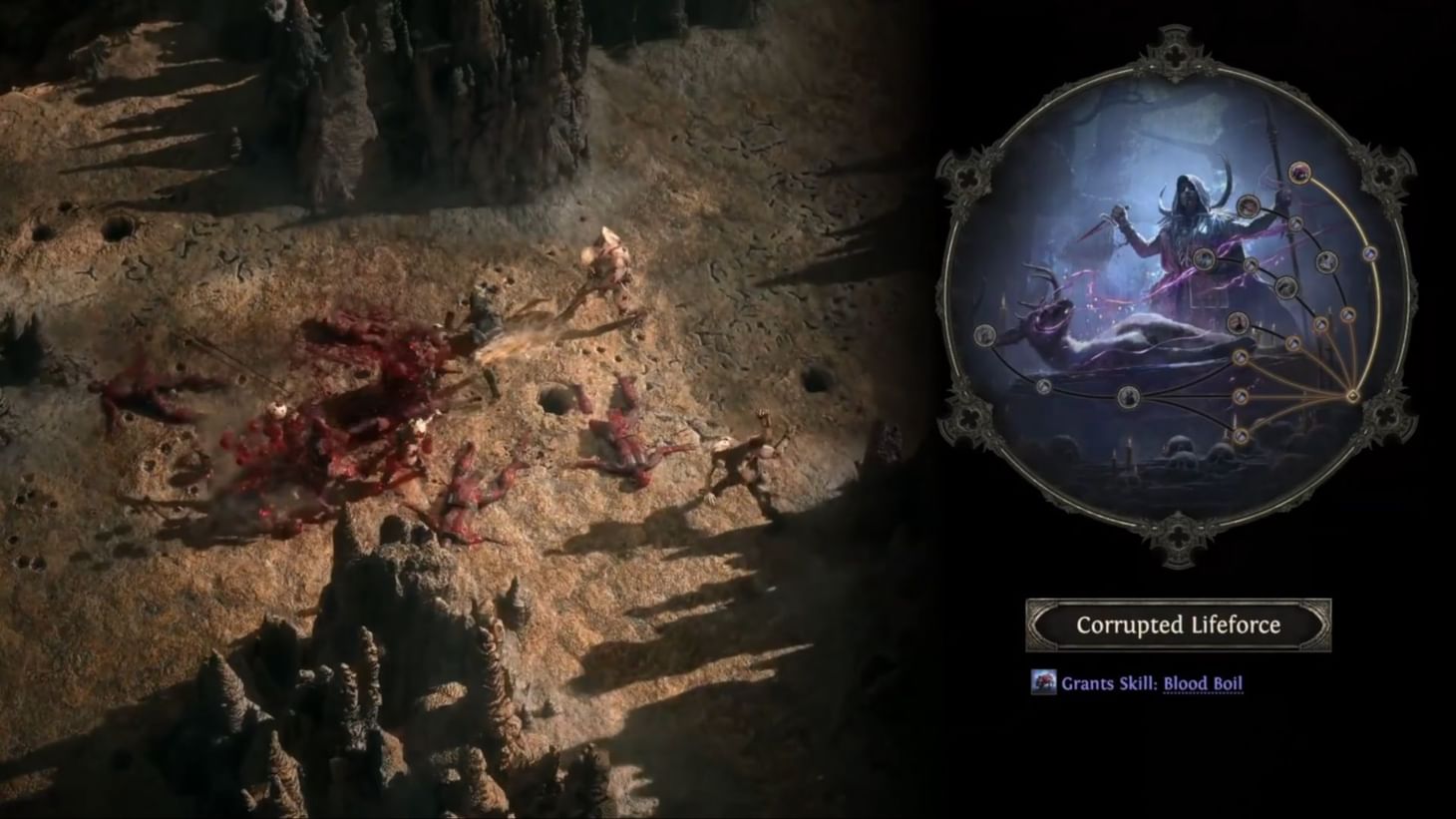Select the red swirl node at the top arc
The image size is (1456, 819).
click(x=1249, y=206)
